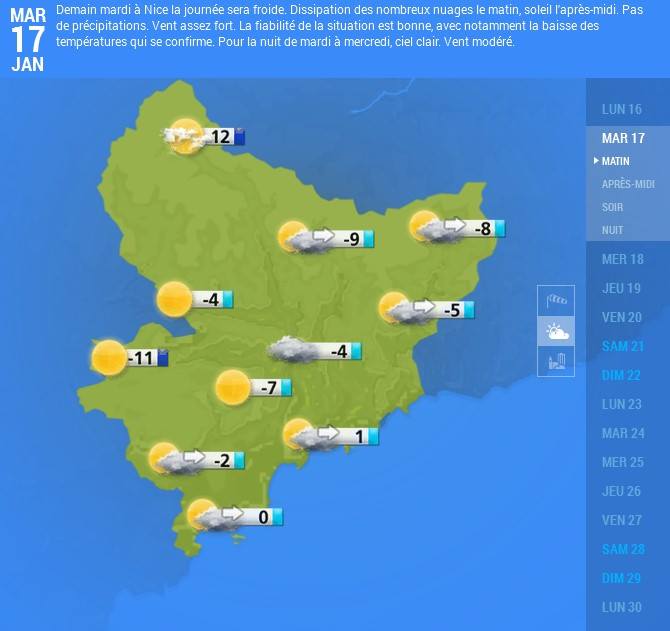The width and height of the screenshot is (670, 631).
Task: Choose VEN 20 from the day list
Action: click(x=622, y=317)
